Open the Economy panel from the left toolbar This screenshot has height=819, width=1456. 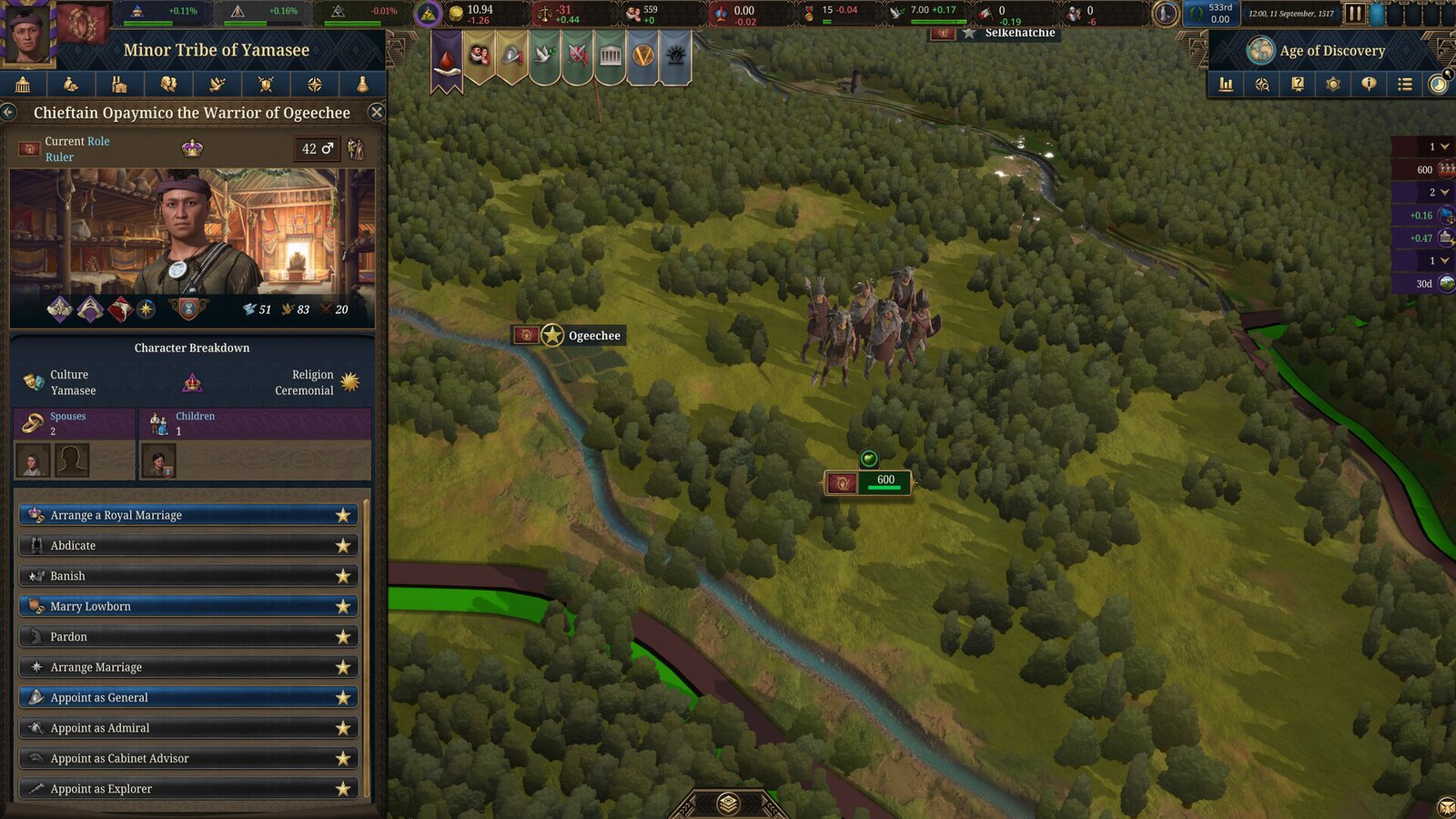(x=71, y=85)
